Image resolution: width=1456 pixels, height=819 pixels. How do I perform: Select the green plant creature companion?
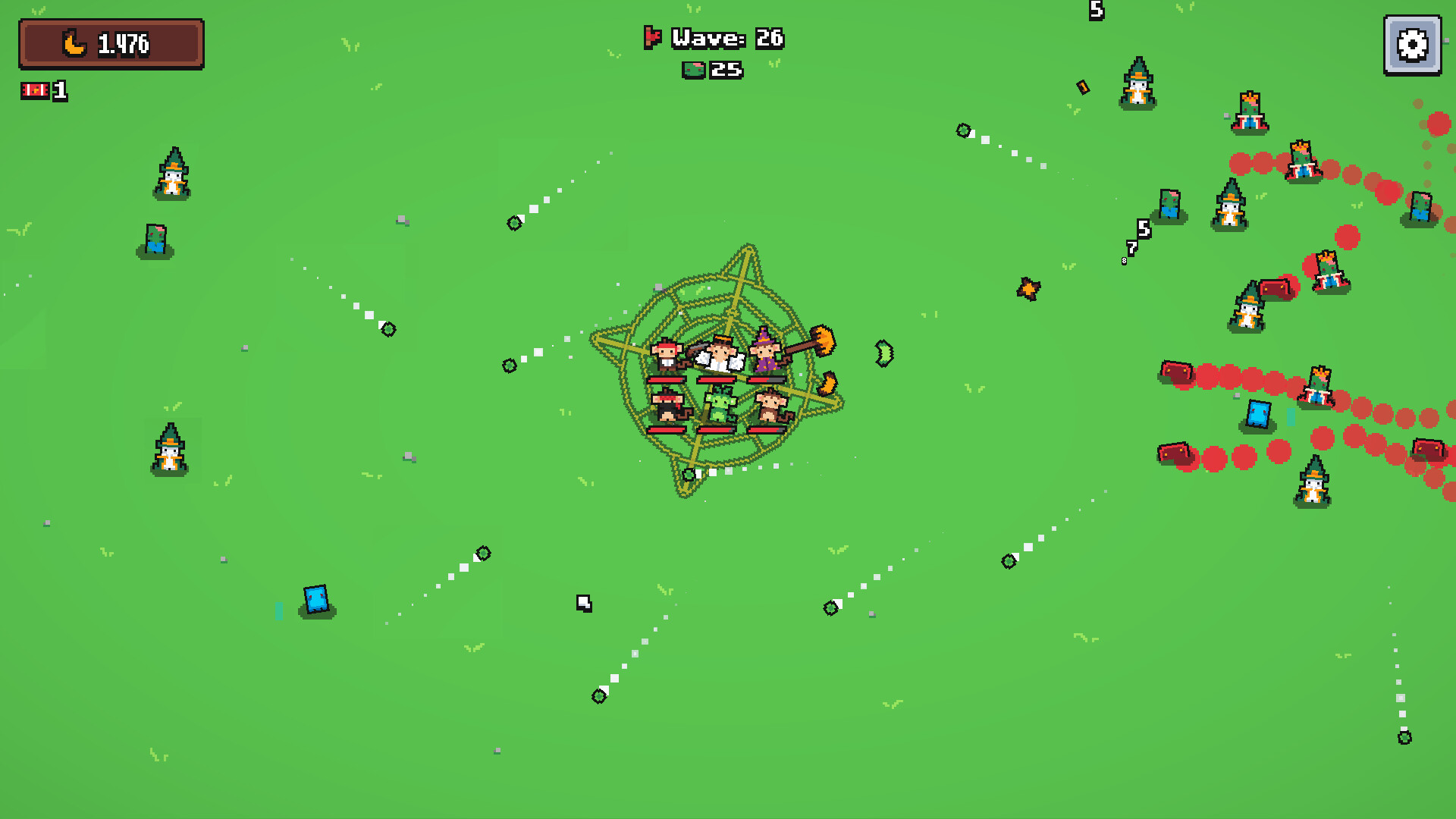[719, 406]
